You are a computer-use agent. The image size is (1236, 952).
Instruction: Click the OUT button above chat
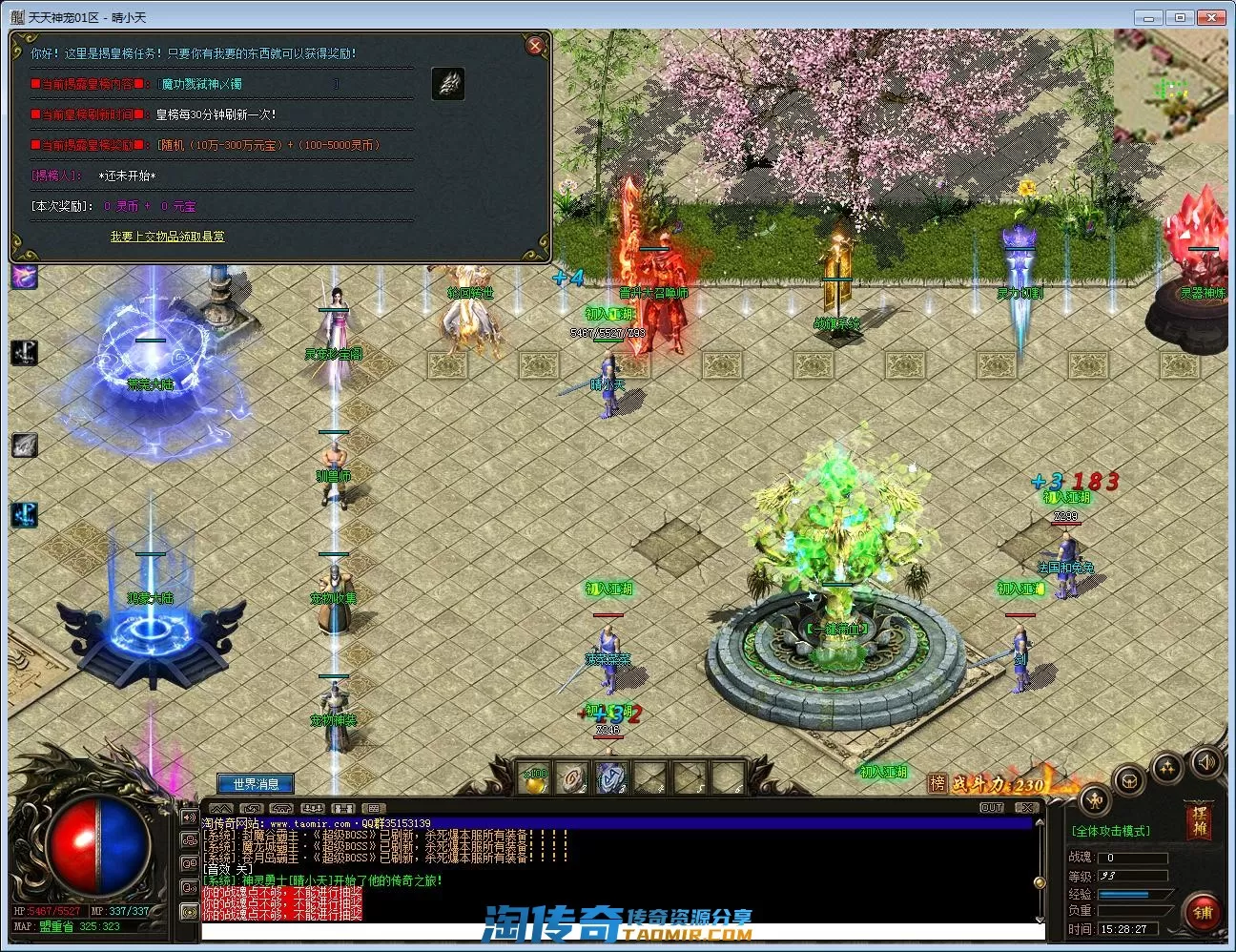[992, 808]
